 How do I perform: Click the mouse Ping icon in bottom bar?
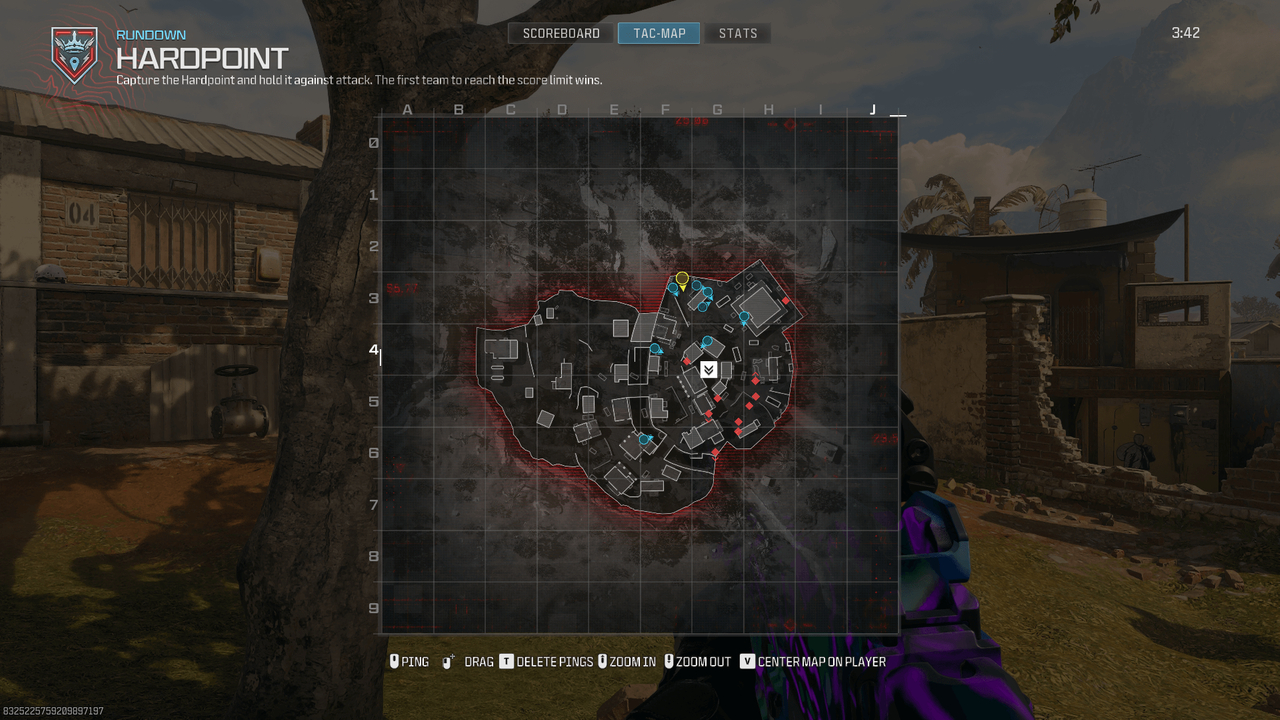coord(394,661)
